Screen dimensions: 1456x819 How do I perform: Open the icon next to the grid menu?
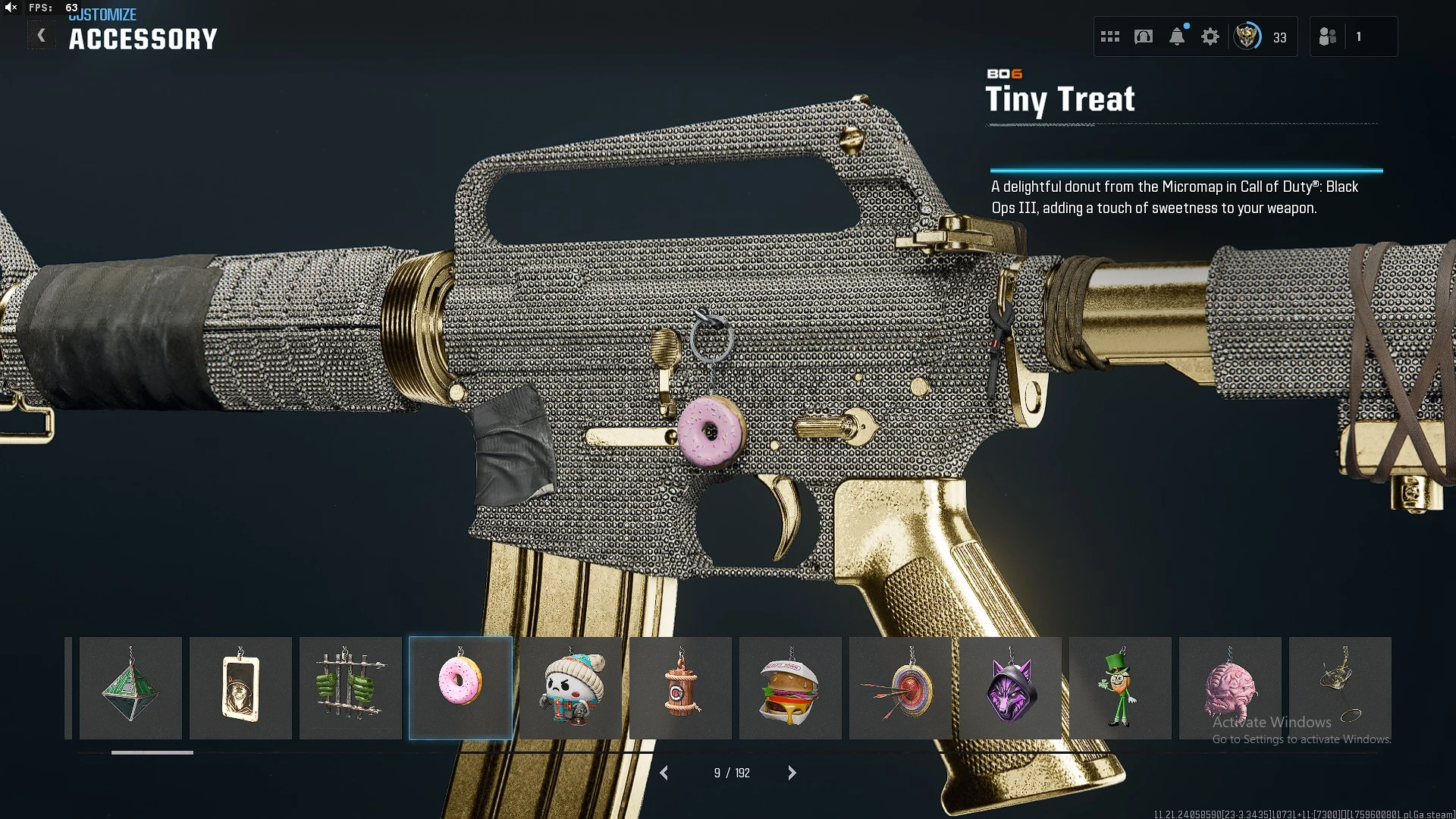(1144, 36)
